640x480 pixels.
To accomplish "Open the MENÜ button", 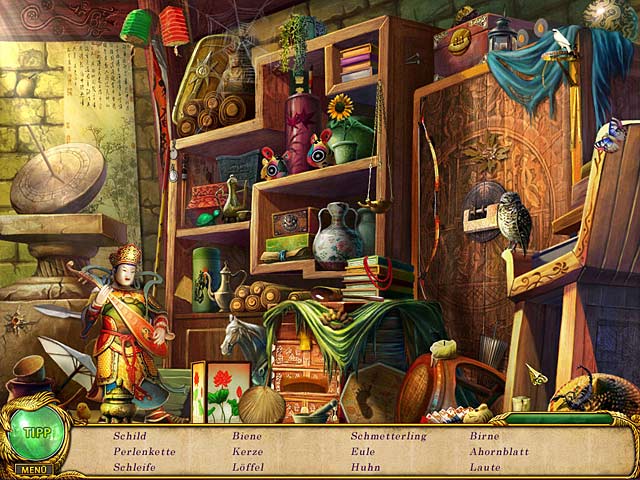I will pyautogui.click(x=32, y=469).
